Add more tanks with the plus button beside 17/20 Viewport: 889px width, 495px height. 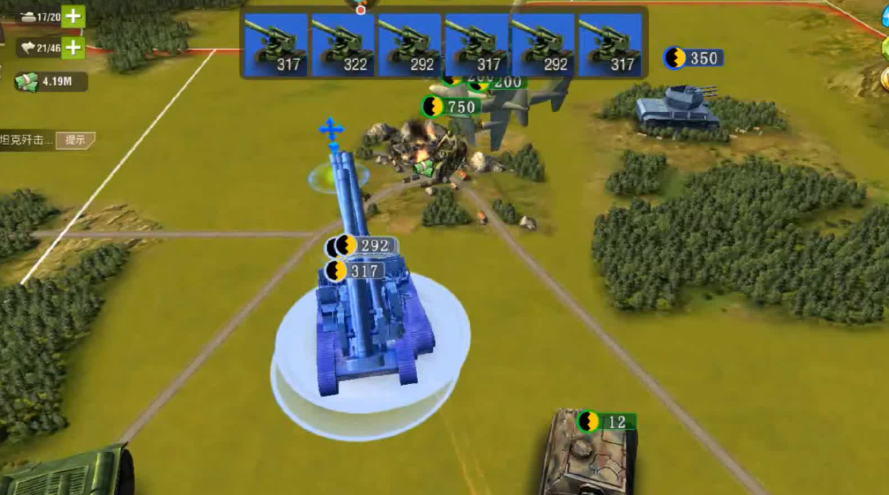(x=75, y=16)
